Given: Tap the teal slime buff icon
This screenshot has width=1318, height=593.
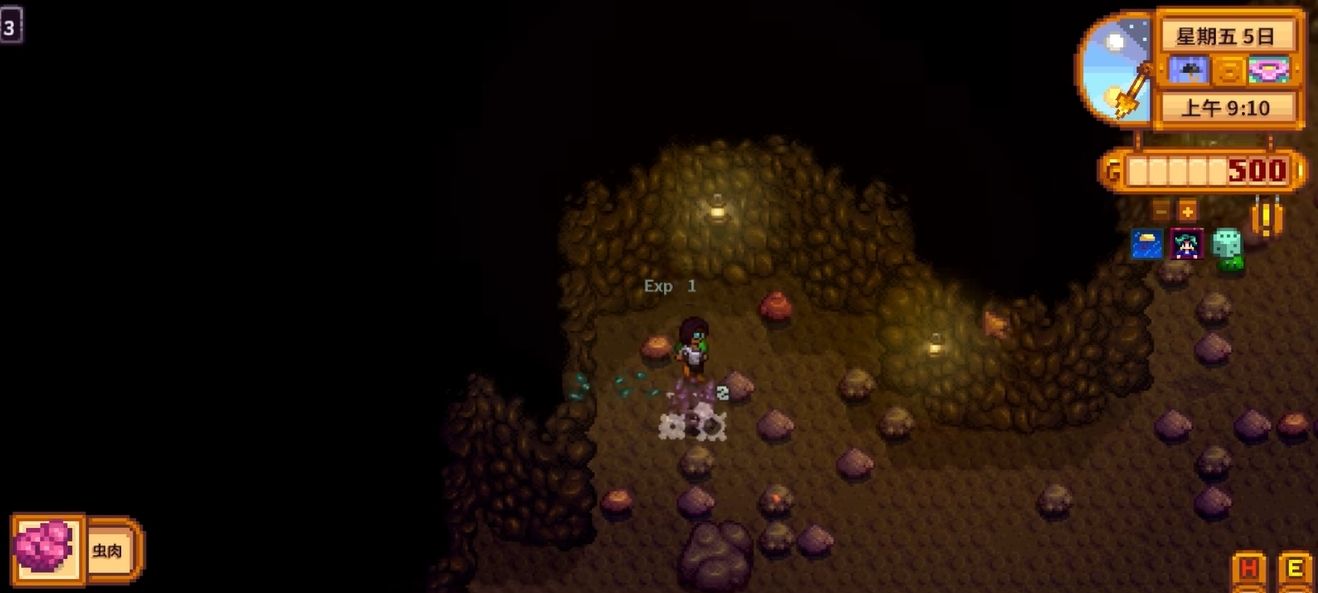Looking at the screenshot, I should (x=1228, y=247).
